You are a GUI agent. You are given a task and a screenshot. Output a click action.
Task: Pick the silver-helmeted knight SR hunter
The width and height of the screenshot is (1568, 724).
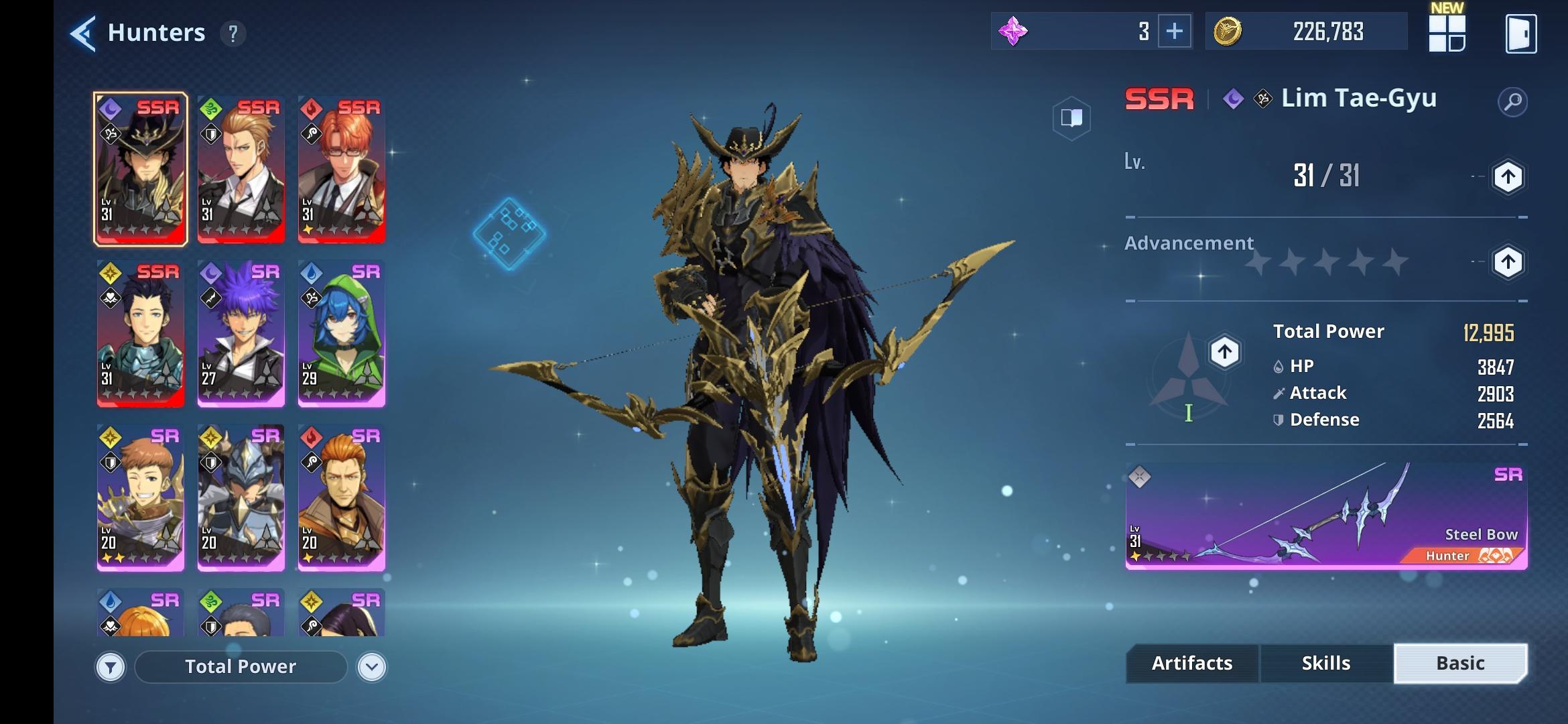pos(241,497)
